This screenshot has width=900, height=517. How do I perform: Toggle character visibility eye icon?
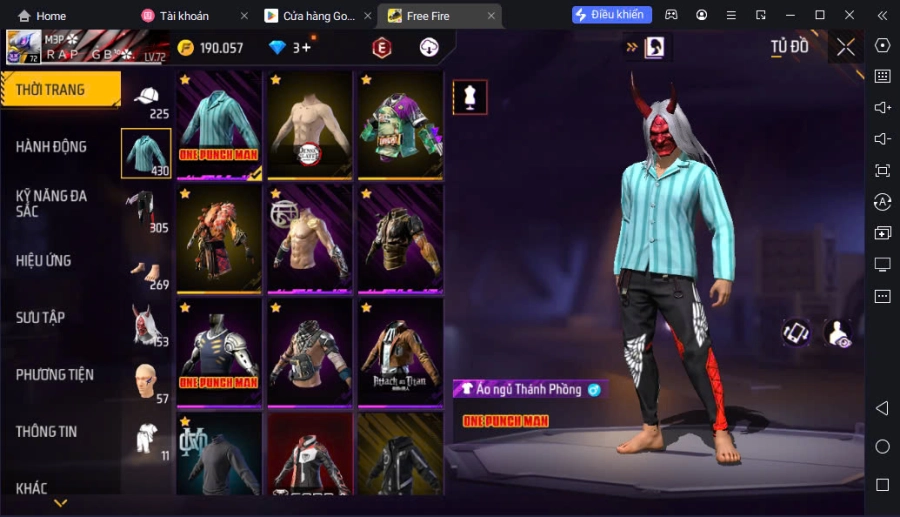pos(838,333)
